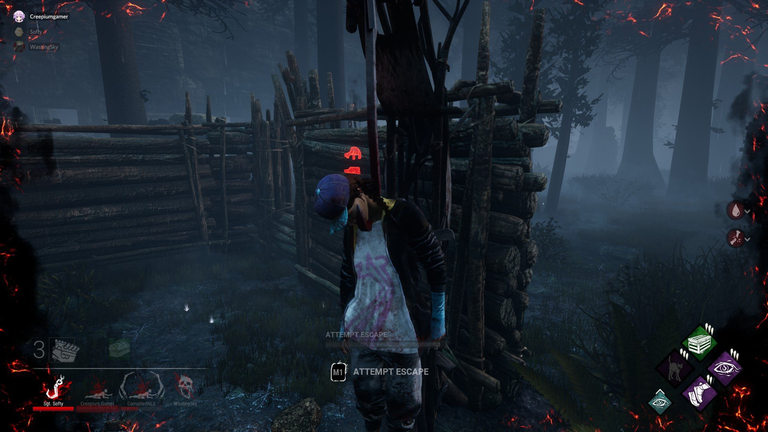768x432 pixels.
Task: Click WastingSky's avatar in the overlay list
Action: [19, 45]
